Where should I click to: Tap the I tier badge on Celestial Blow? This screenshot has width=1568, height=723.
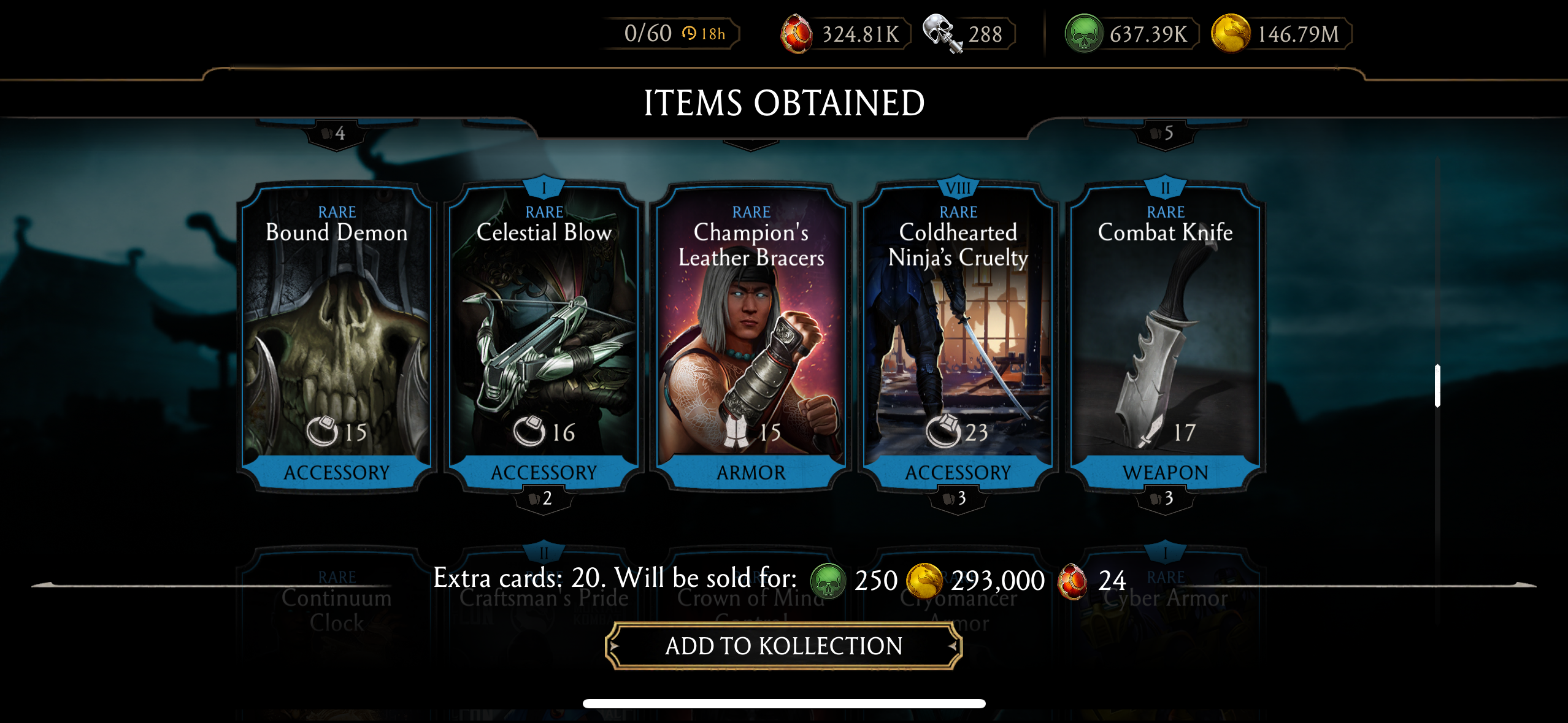[x=544, y=188]
